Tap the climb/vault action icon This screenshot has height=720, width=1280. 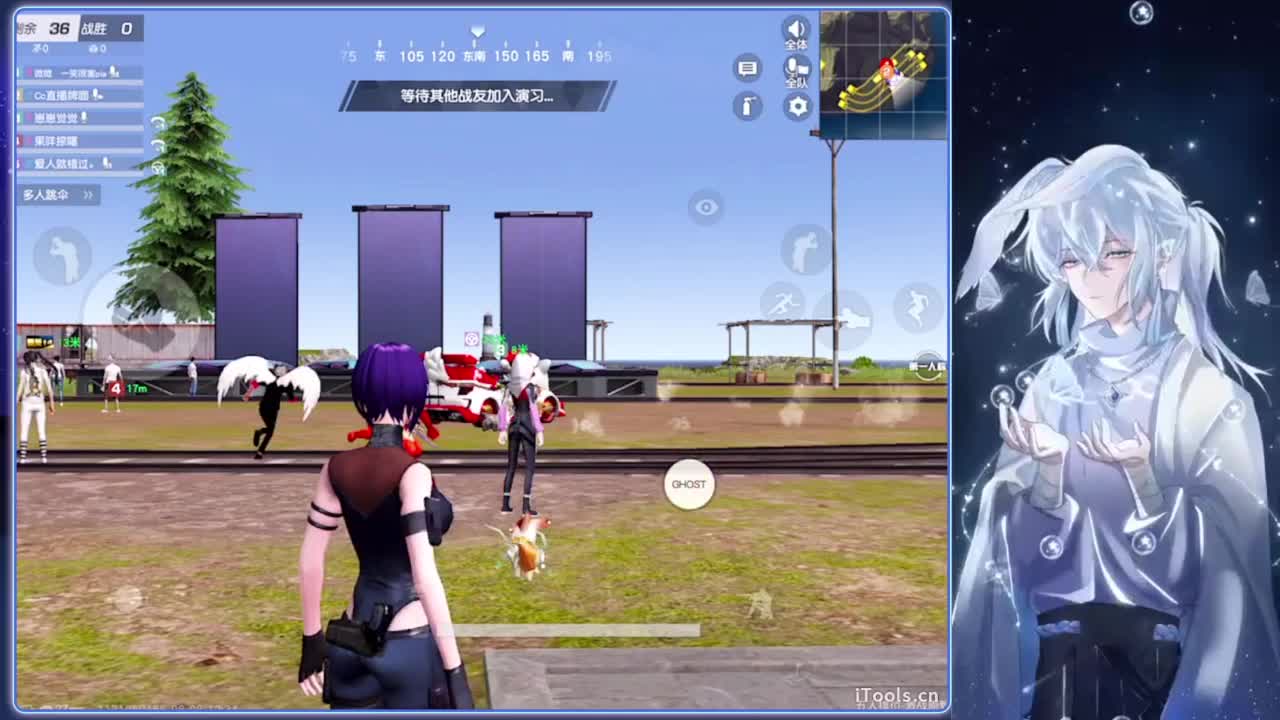[806, 248]
